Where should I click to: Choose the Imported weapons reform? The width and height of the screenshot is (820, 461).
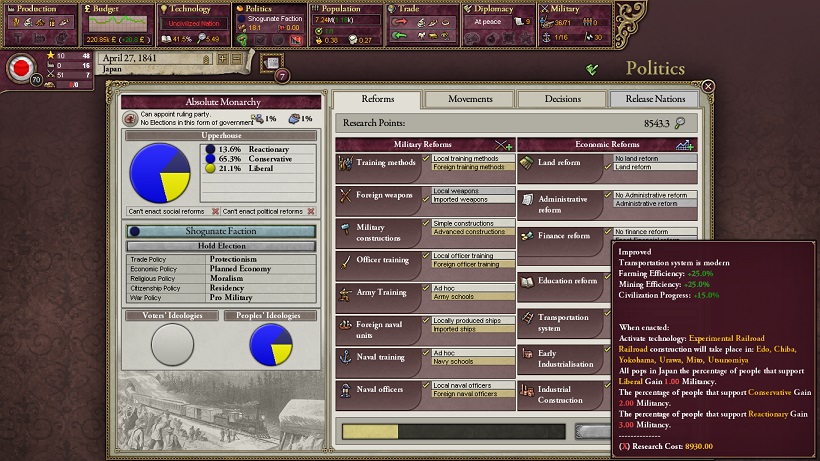473,199
